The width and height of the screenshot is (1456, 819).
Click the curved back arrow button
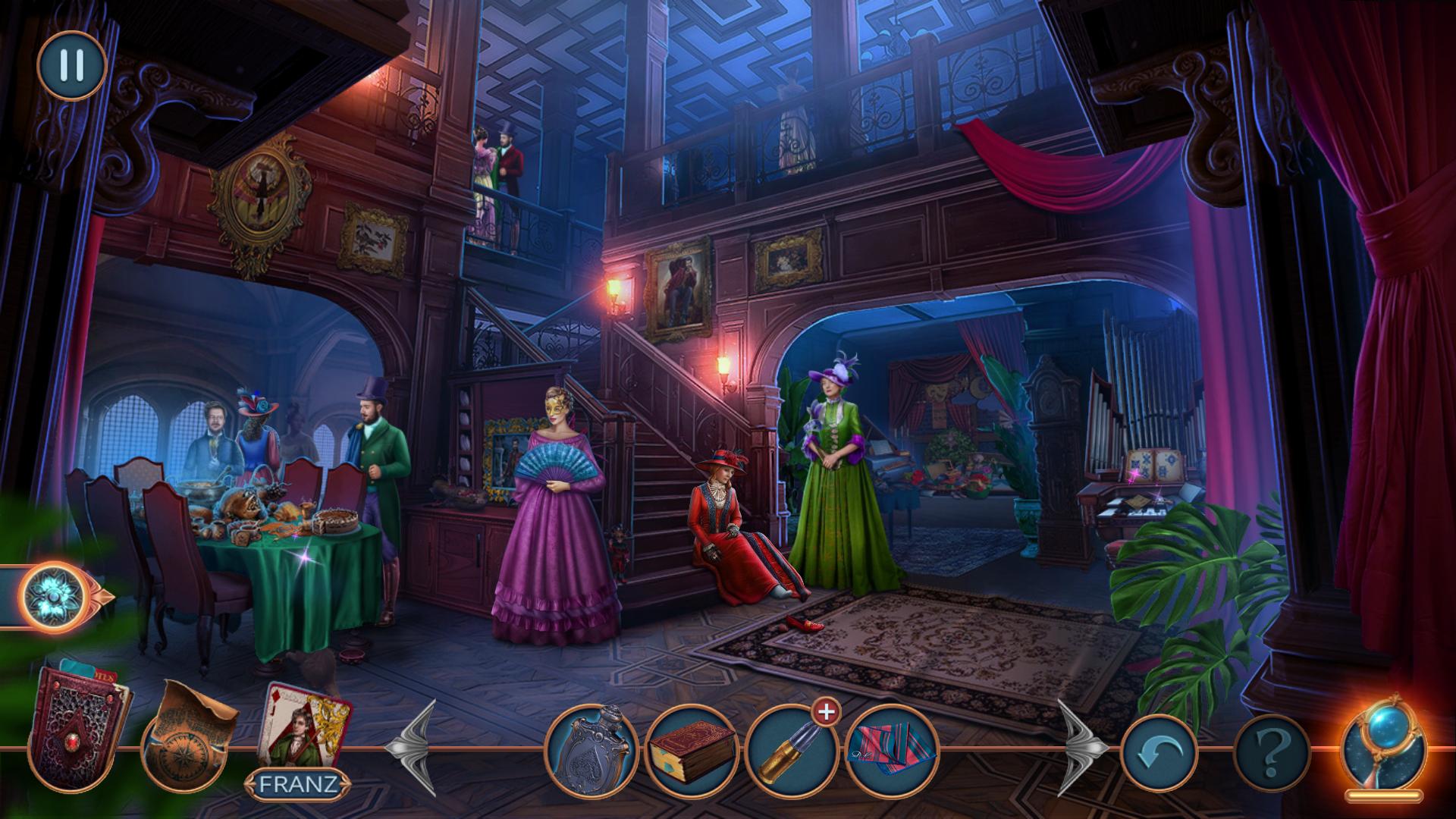tap(1158, 752)
